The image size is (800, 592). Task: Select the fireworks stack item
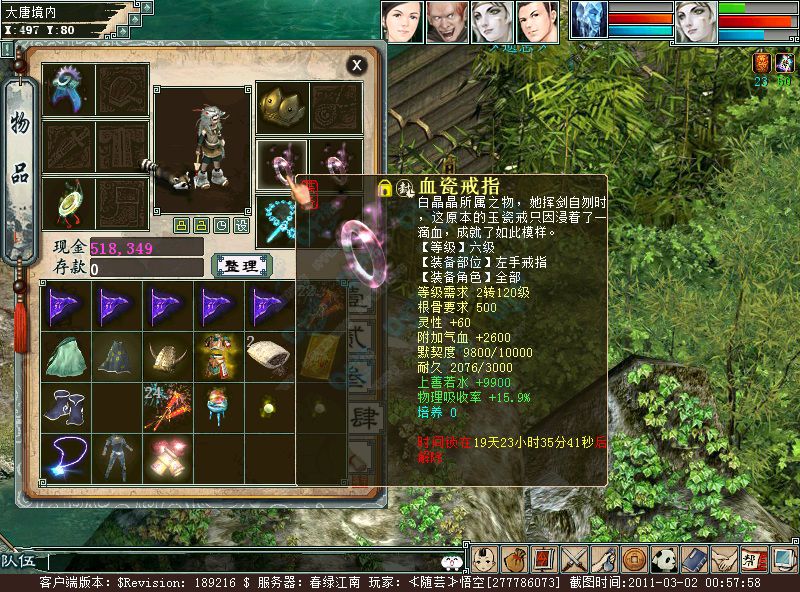pyautogui.click(x=168, y=406)
